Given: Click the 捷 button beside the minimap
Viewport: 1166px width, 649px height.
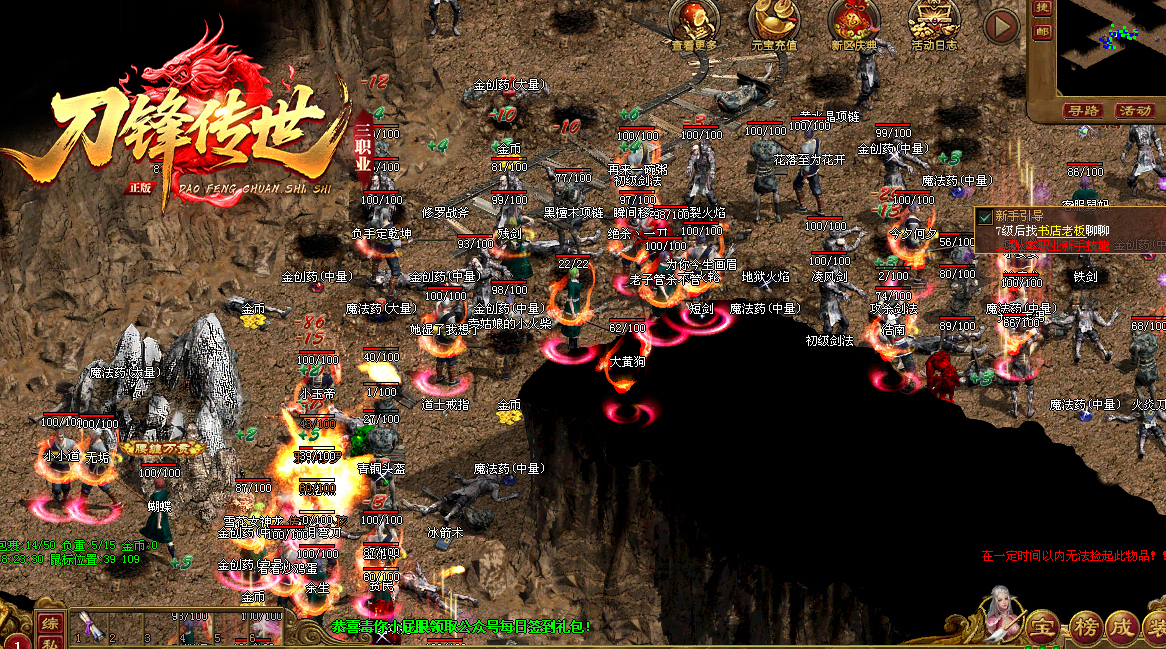Looking at the screenshot, I should coord(1043,9).
